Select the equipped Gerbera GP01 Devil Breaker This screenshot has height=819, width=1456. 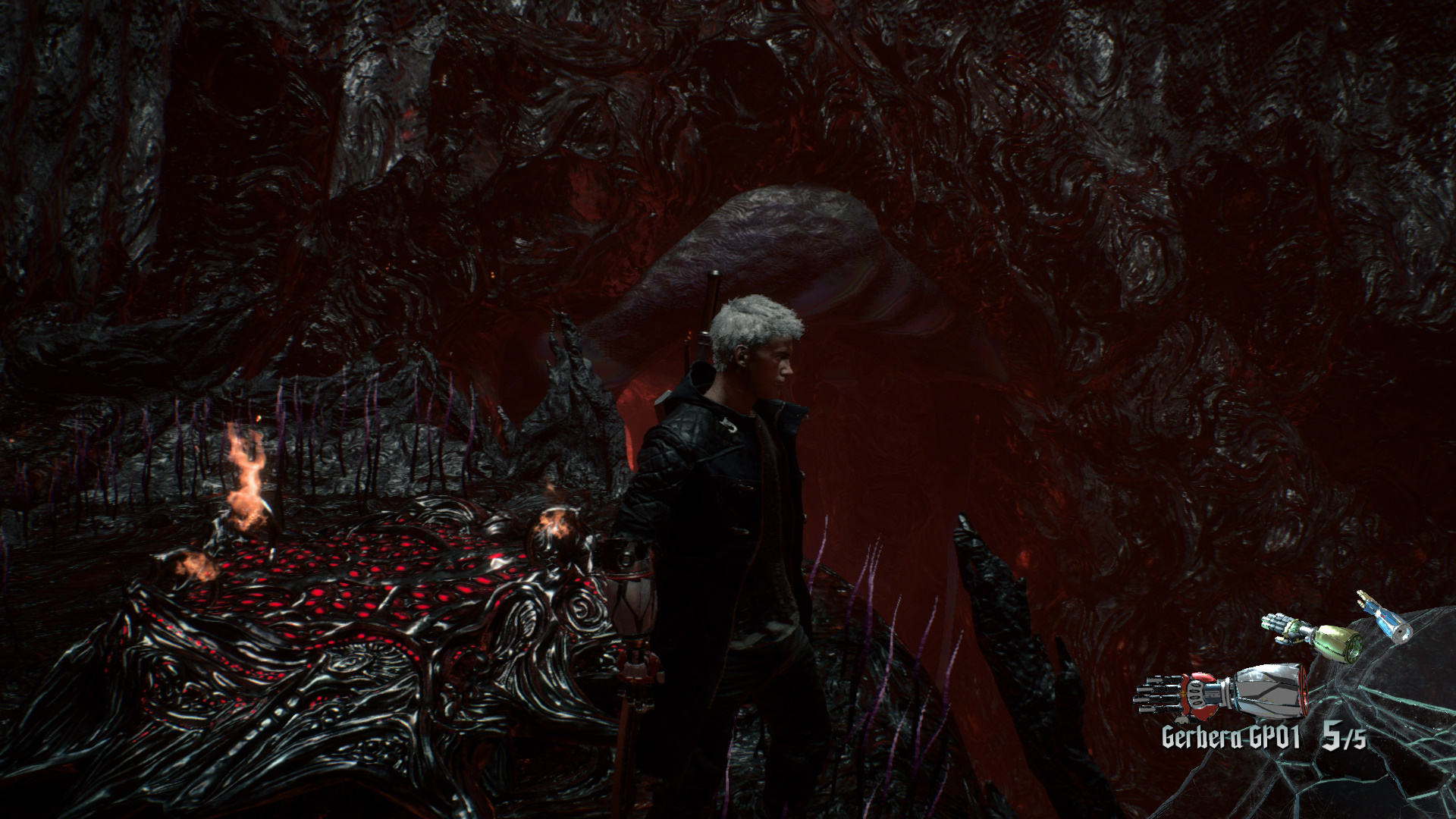(1221, 692)
